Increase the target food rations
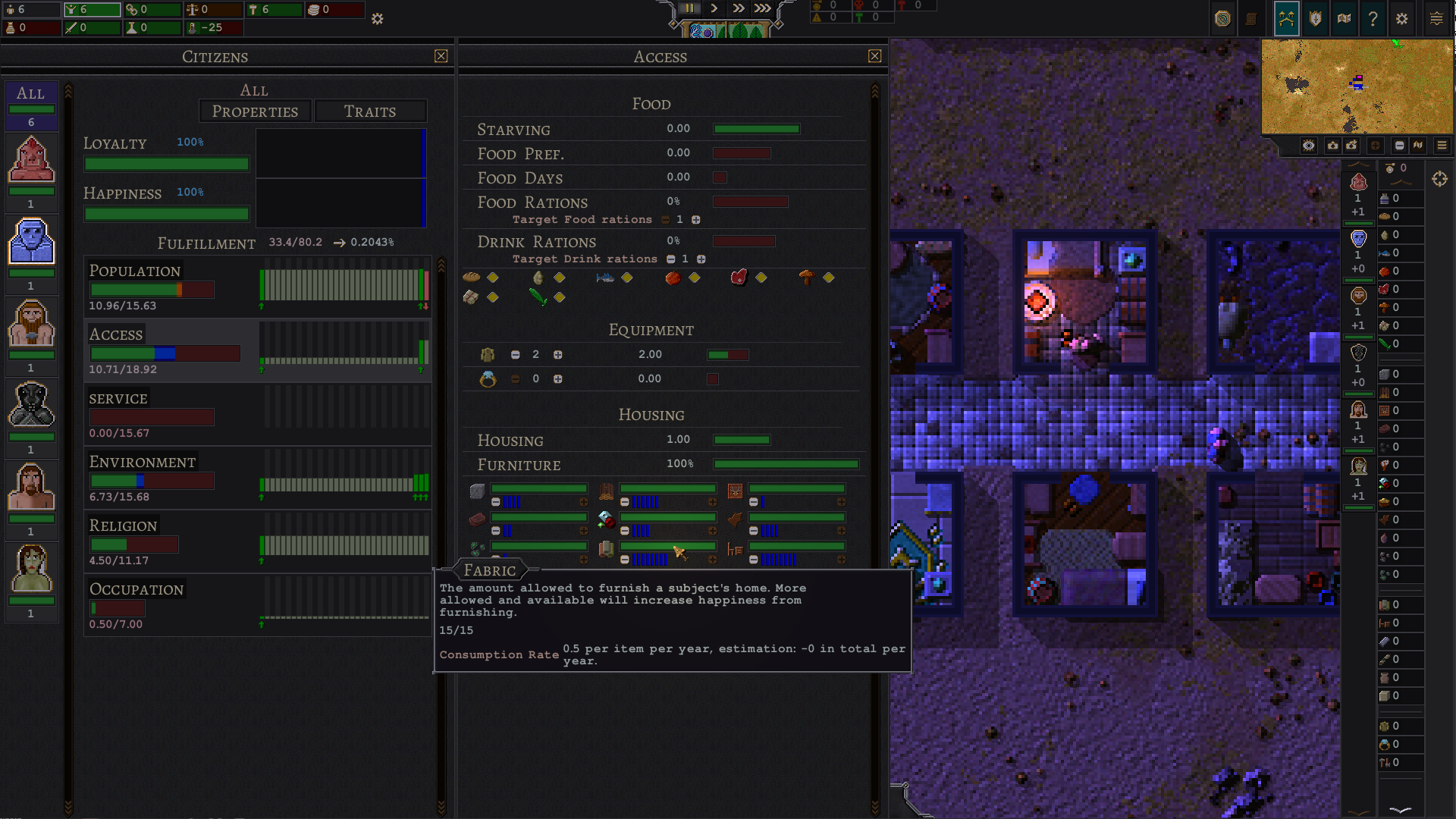Viewport: 1456px width, 819px height. [695, 220]
